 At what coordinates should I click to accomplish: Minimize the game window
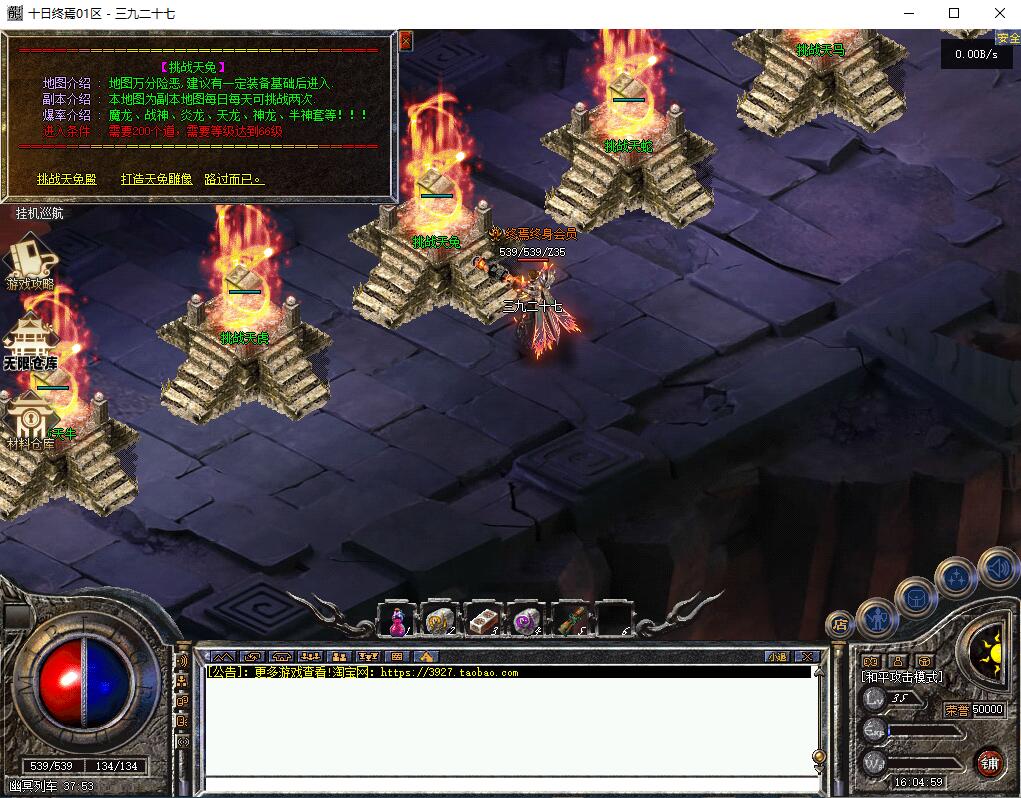pyautogui.click(x=909, y=13)
